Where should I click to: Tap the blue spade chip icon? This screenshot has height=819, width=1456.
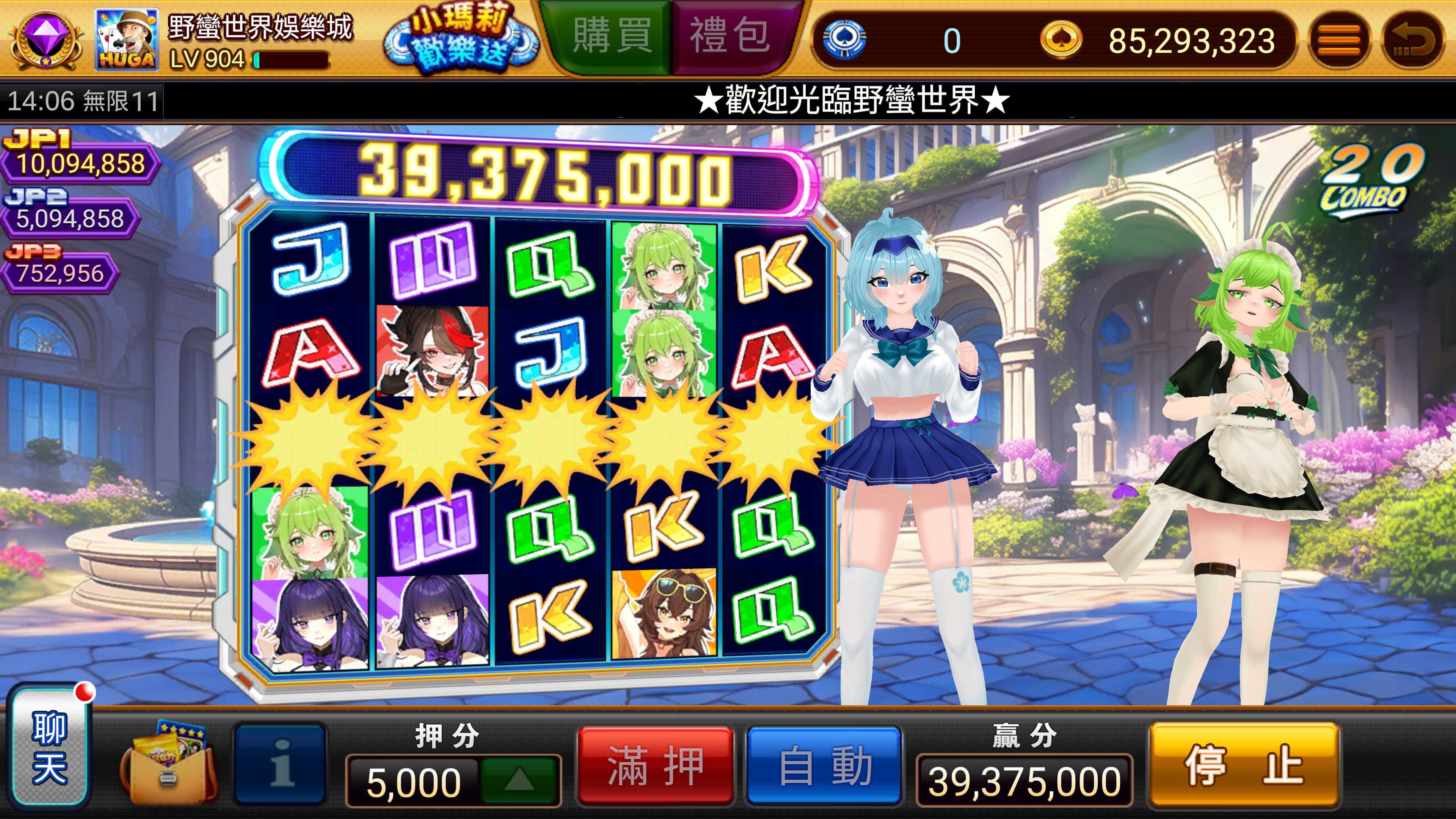click(844, 39)
